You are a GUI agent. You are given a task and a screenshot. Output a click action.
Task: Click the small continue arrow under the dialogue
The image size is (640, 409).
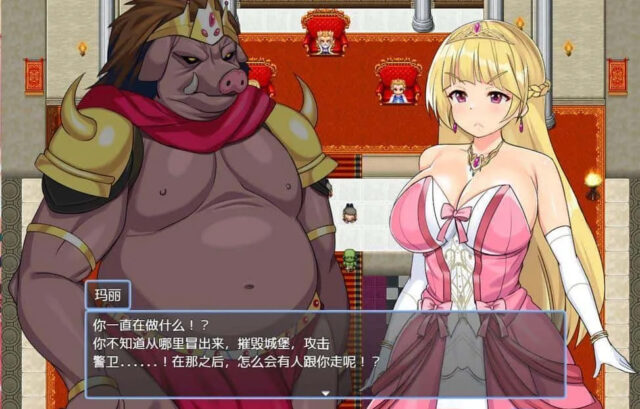click(x=325, y=393)
